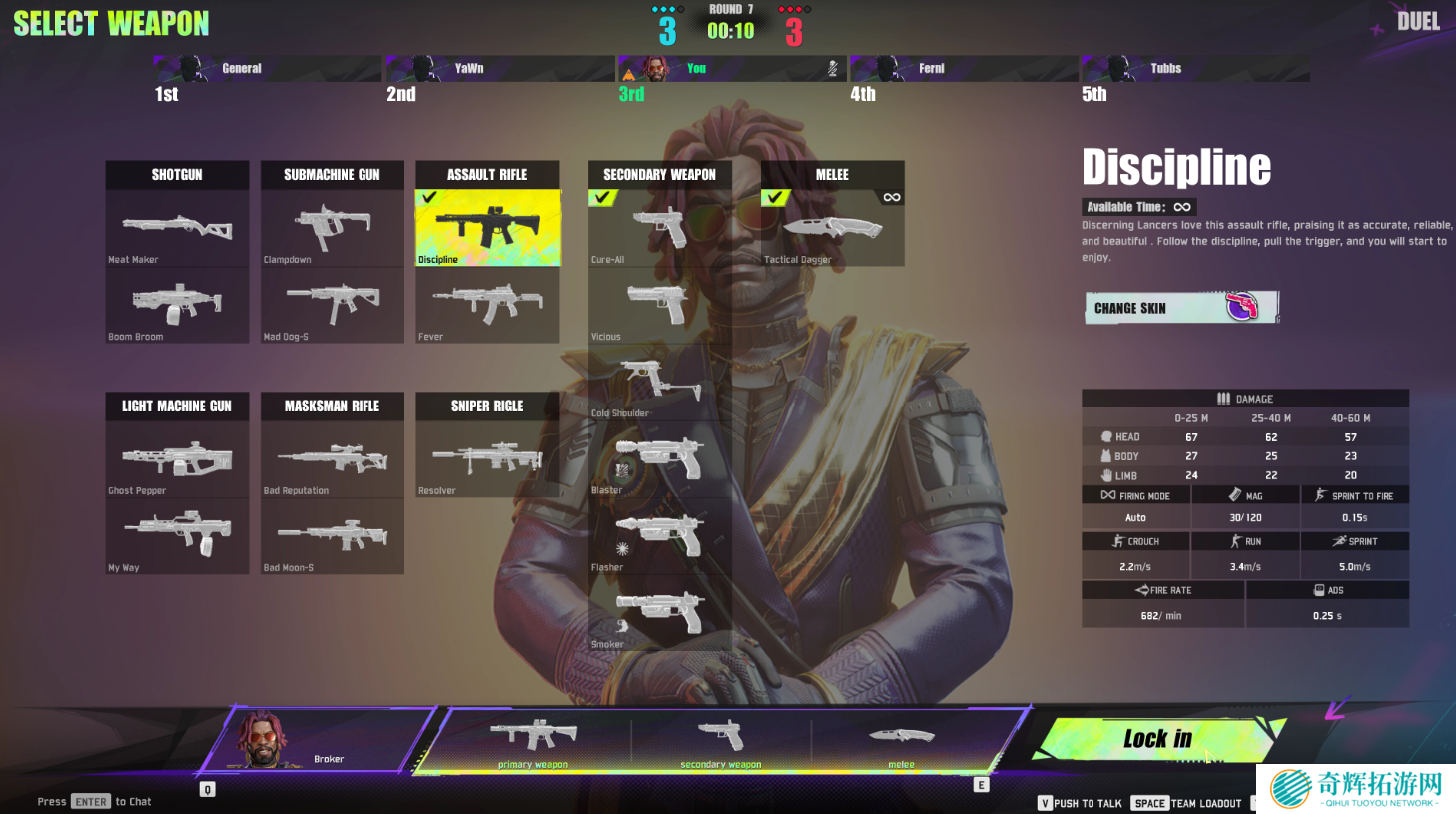This screenshot has height=814, width=1456.
Task: Pick the My Way light machine gun
Action: (x=177, y=536)
